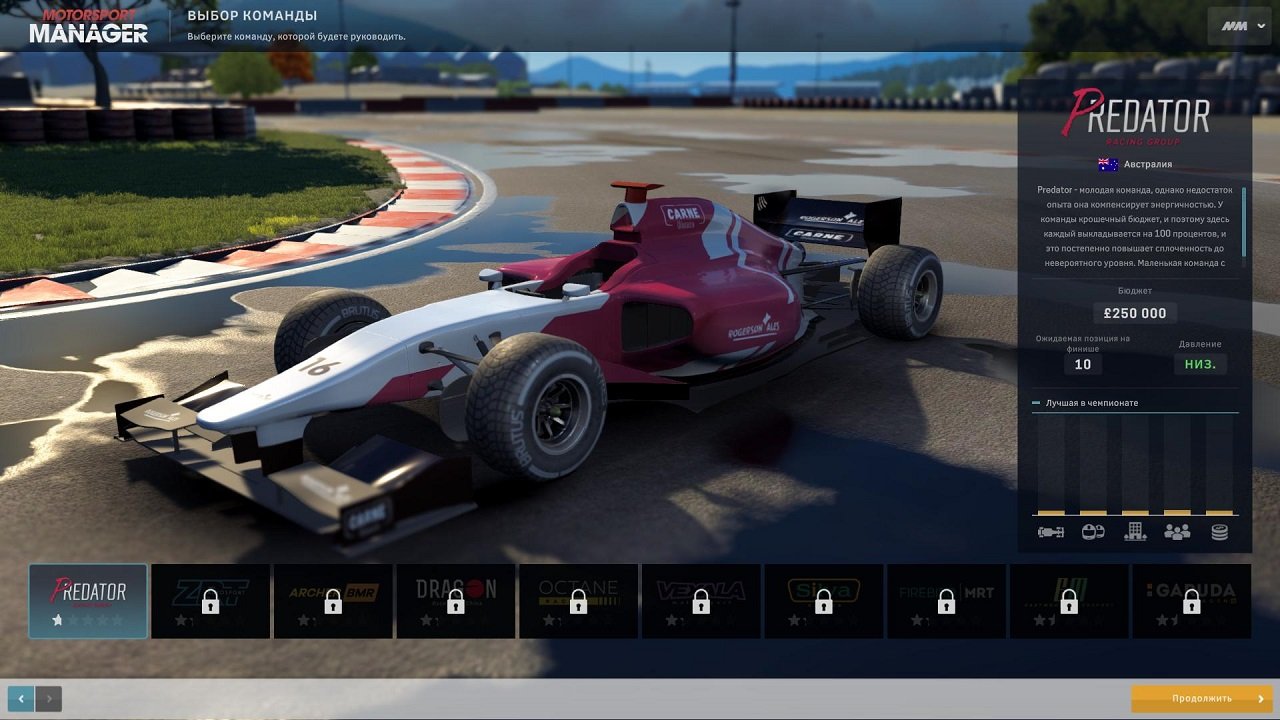Select the locked Octane team tile
This screenshot has height=720, width=1280.
578,600
